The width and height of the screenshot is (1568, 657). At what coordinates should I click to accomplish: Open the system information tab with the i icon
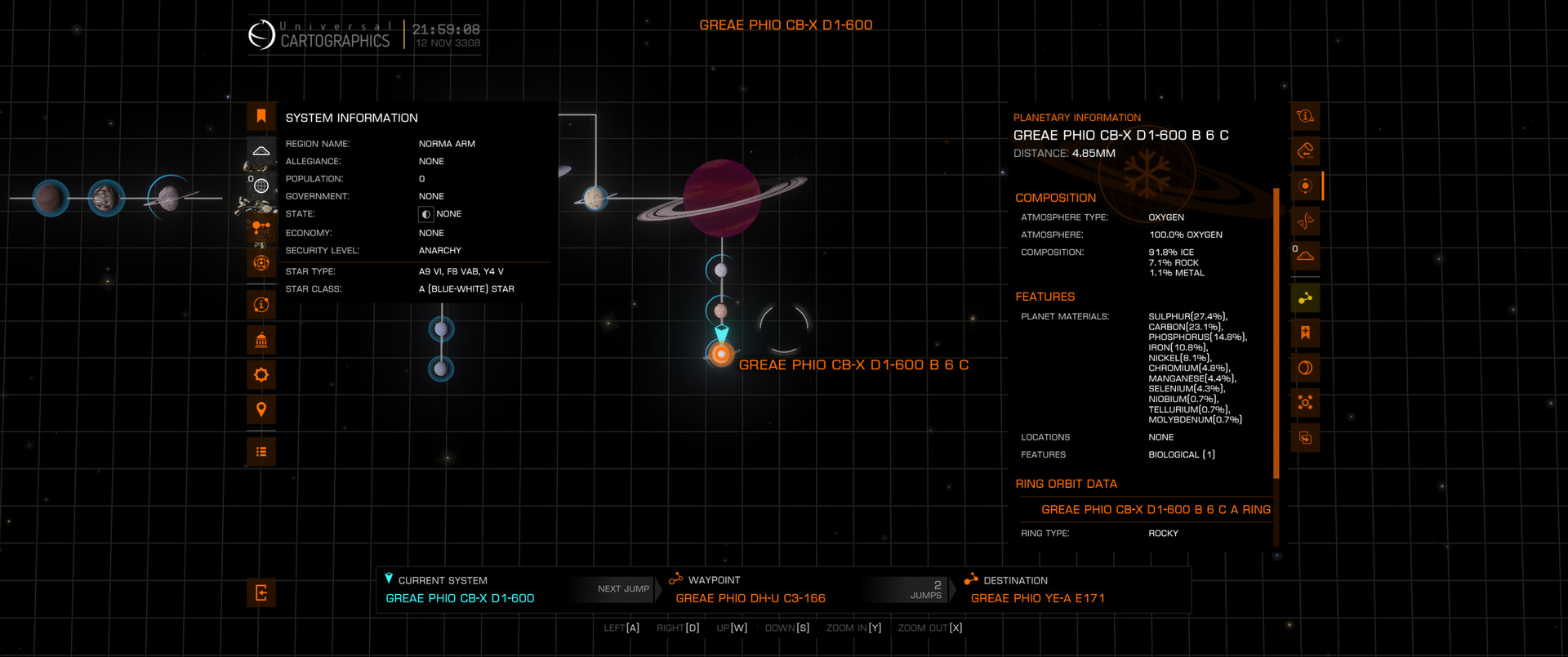[x=261, y=305]
